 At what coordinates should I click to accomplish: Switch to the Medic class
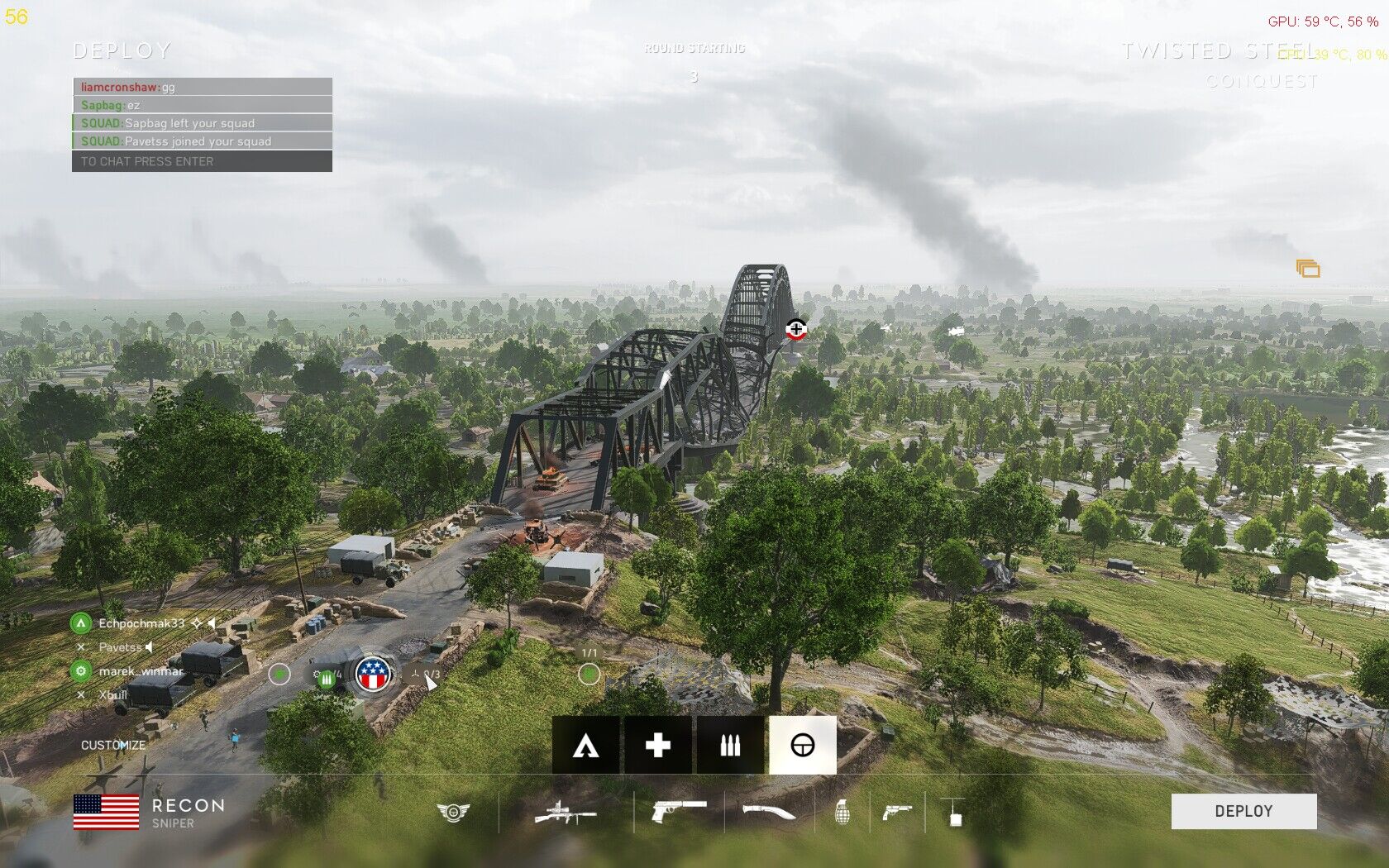(658, 746)
